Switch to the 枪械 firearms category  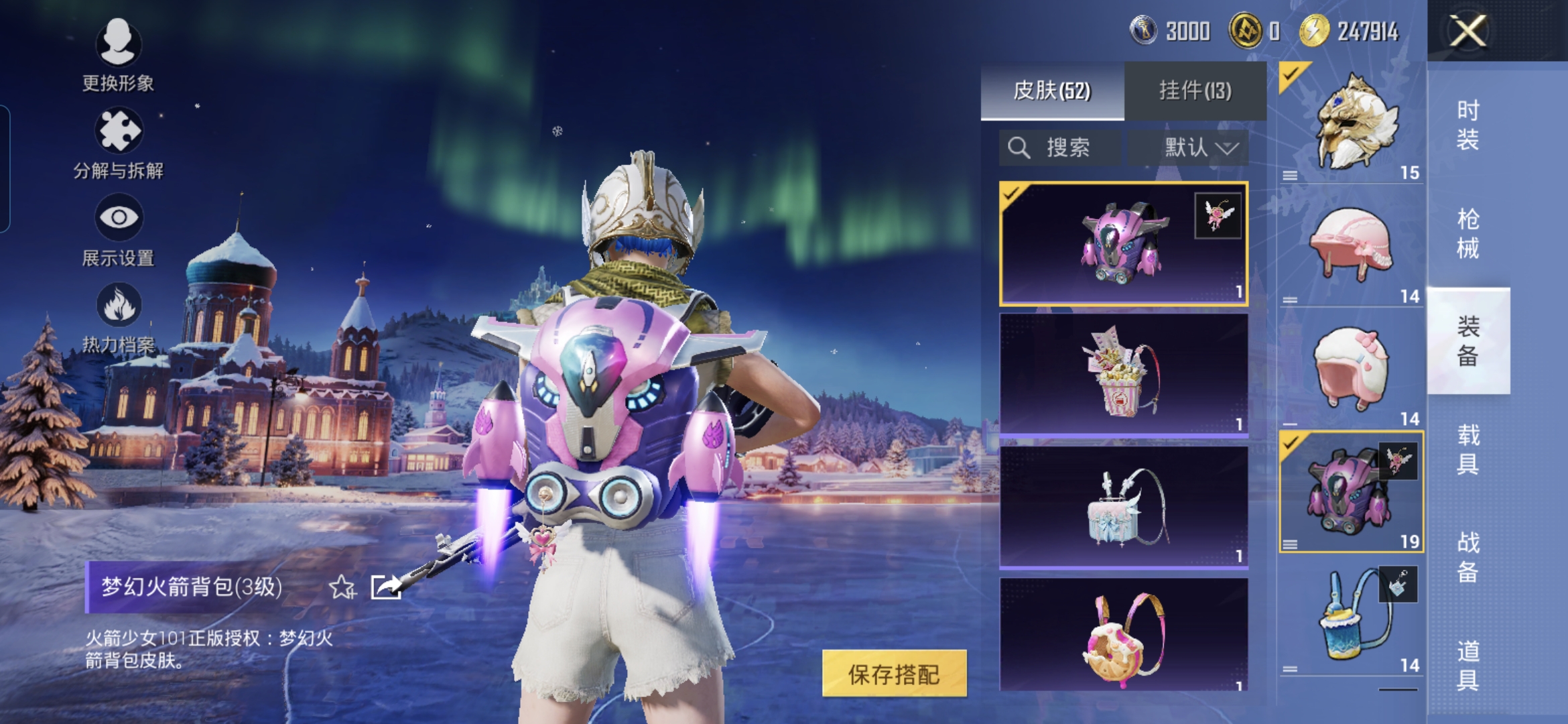coord(1467,233)
